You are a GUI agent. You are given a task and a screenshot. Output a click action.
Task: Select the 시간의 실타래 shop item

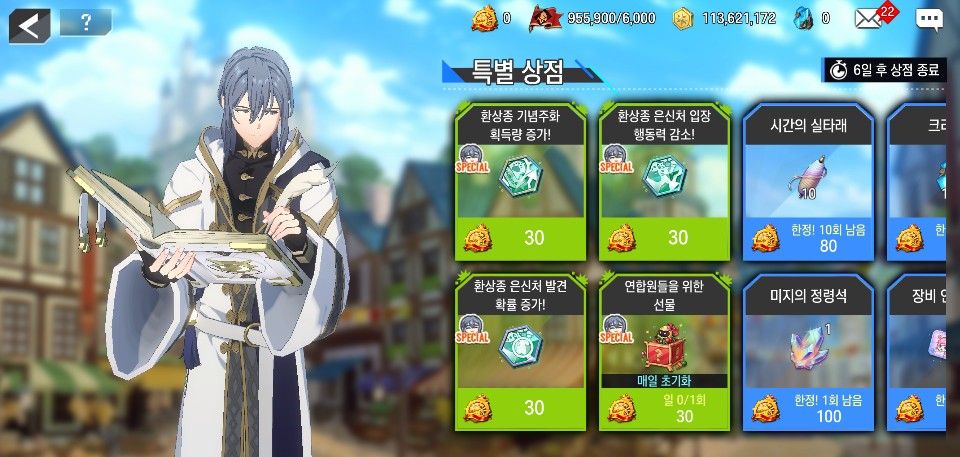[808, 180]
